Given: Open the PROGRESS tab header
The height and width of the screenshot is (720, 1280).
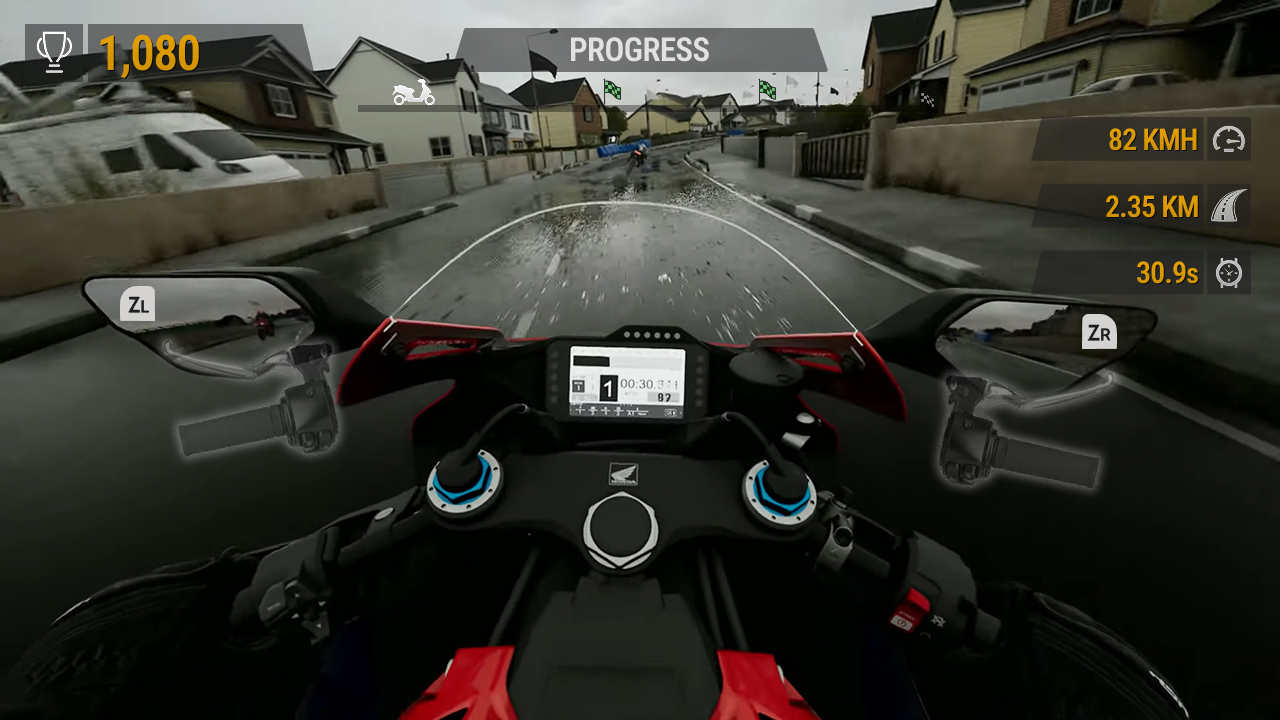Looking at the screenshot, I should pos(639,50).
